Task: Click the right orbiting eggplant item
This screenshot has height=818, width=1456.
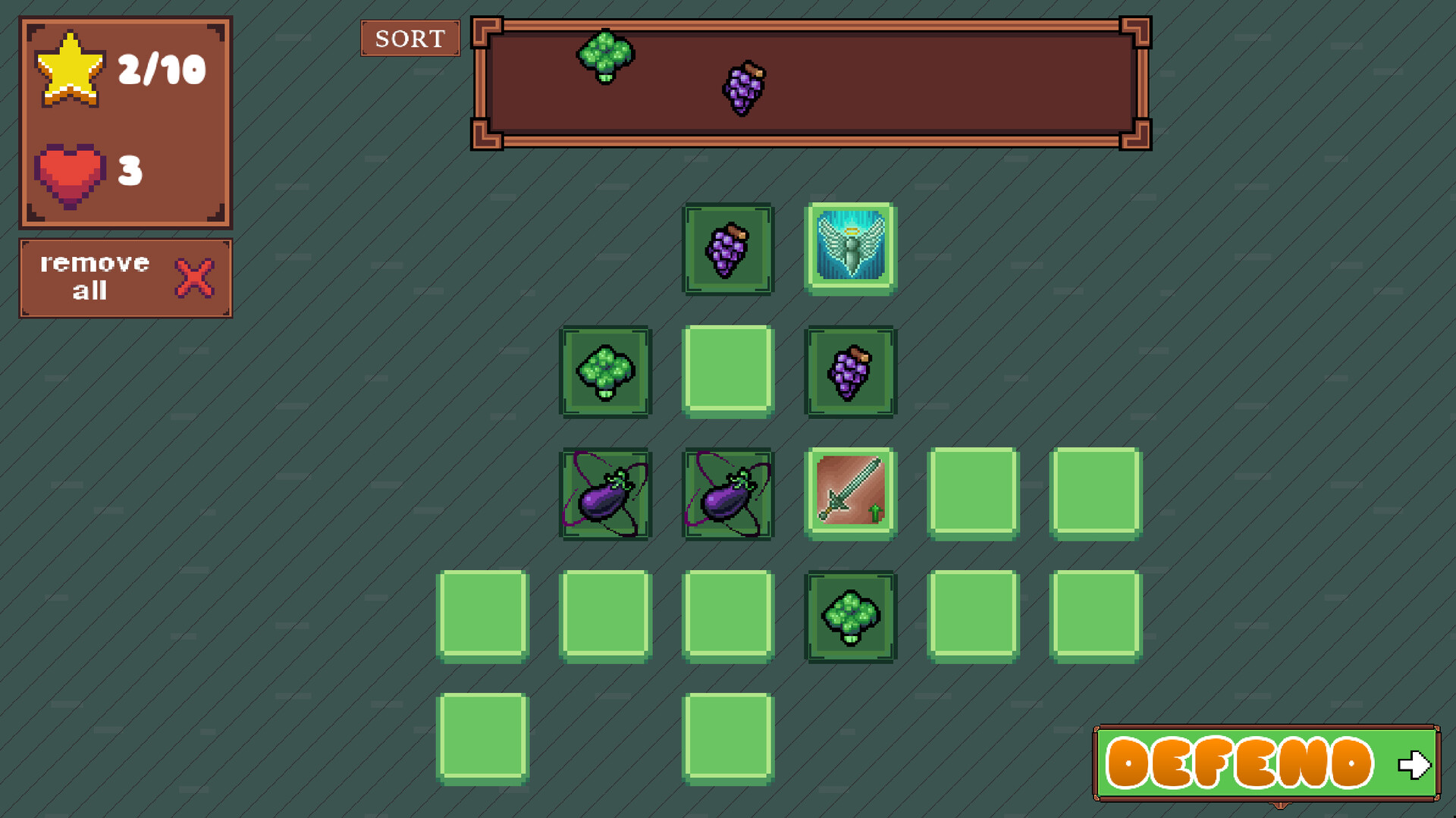Action: [x=727, y=494]
